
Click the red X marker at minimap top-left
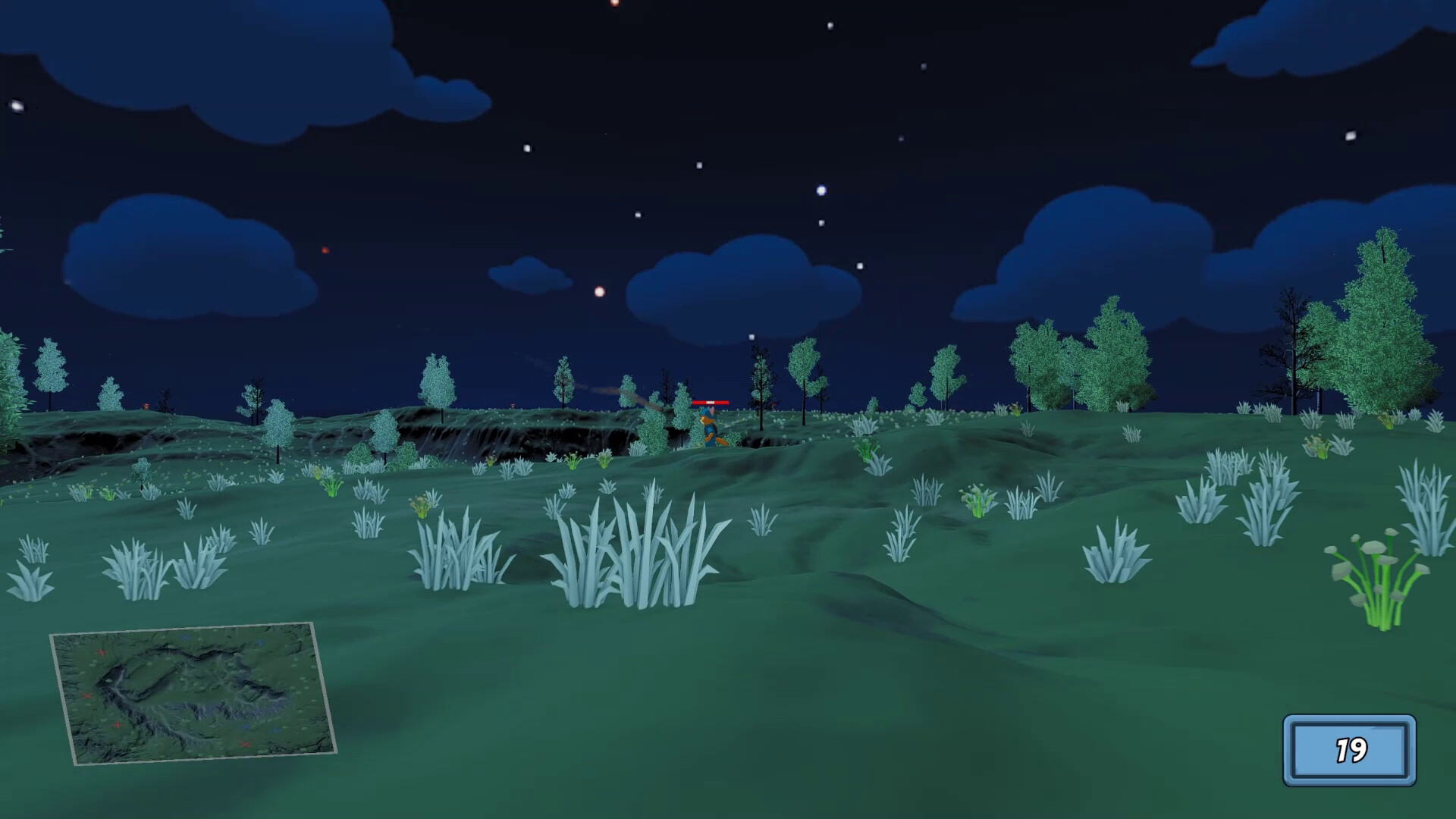(102, 651)
